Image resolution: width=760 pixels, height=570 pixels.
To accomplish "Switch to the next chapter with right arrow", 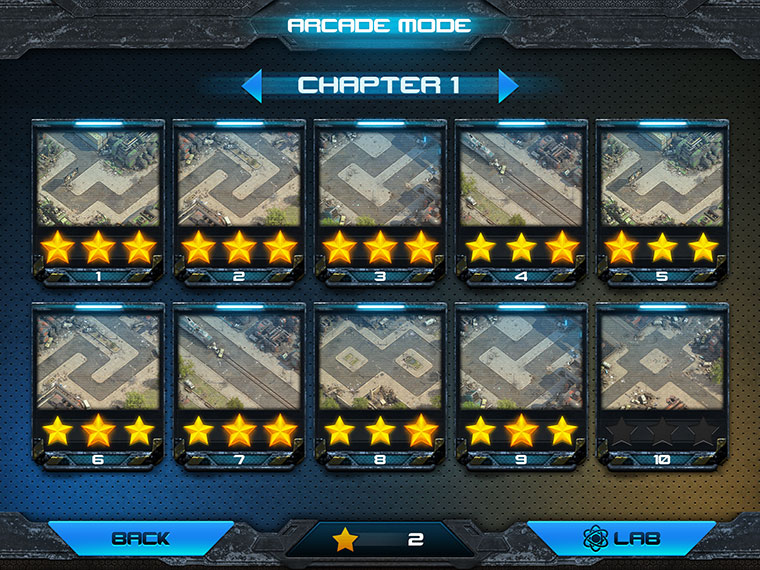I will (508, 86).
